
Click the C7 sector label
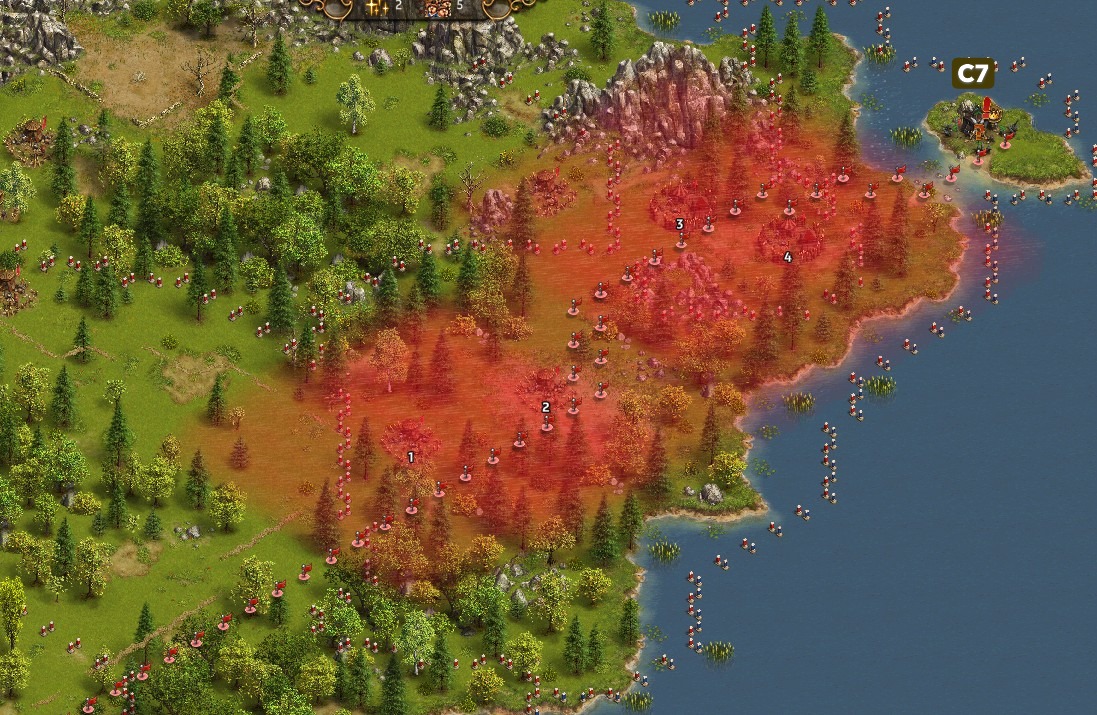[972, 73]
